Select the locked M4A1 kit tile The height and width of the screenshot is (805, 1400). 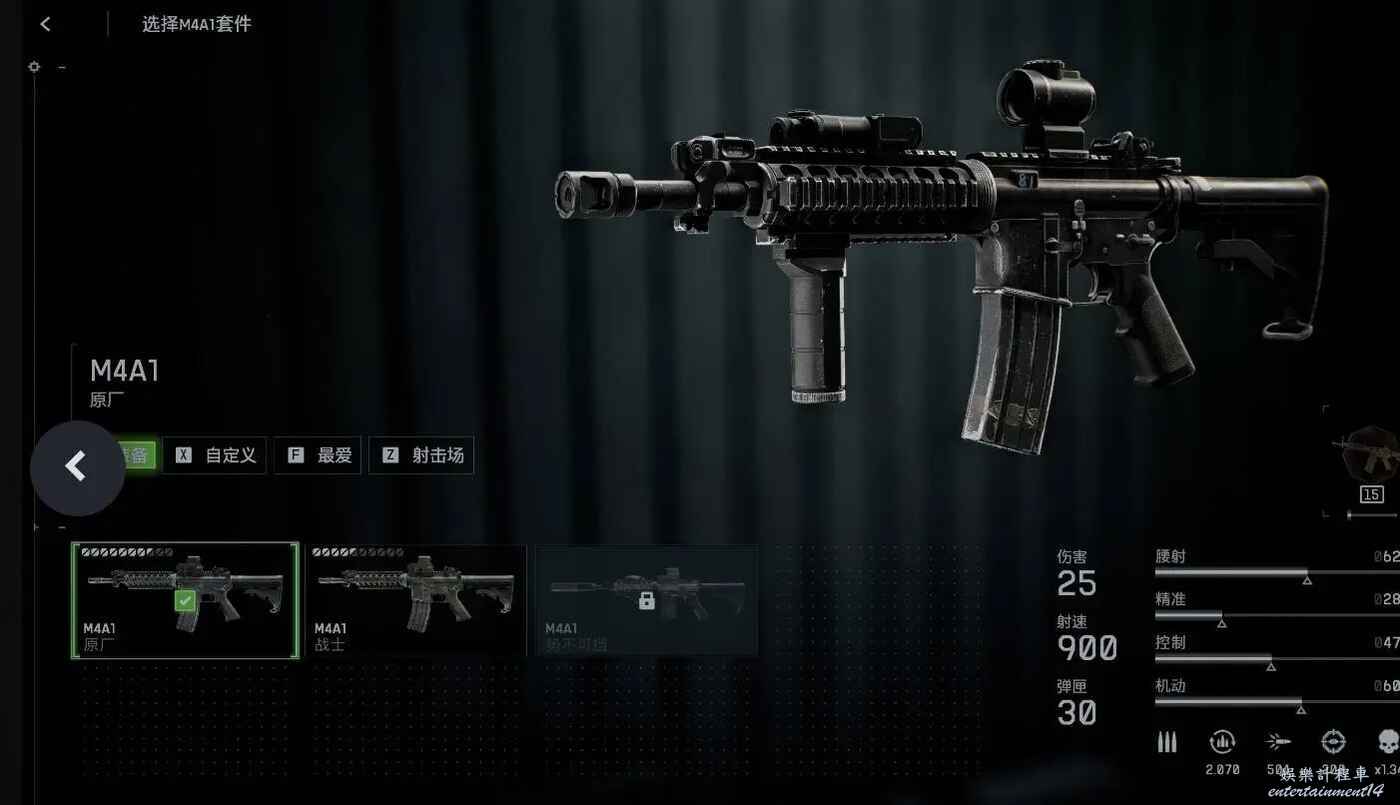pyautogui.click(x=646, y=600)
